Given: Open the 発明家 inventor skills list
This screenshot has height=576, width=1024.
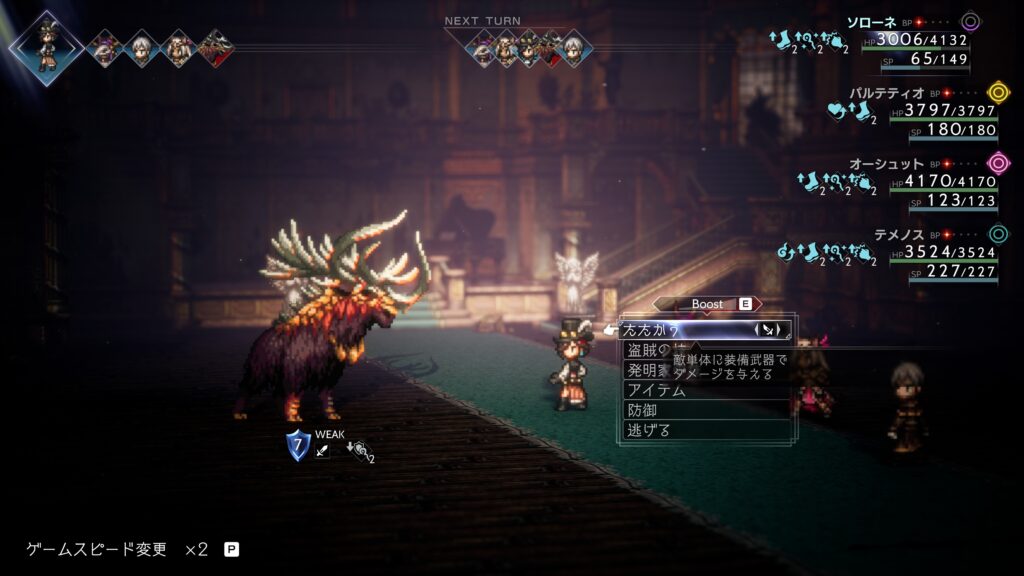Looking at the screenshot, I should pyautogui.click(x=647, y=370).
